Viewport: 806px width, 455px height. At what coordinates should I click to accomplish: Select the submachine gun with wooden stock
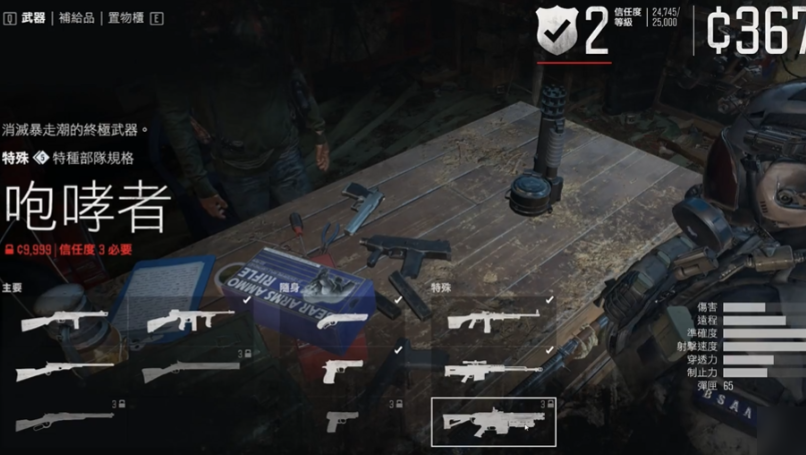click(x=64, y=320)
